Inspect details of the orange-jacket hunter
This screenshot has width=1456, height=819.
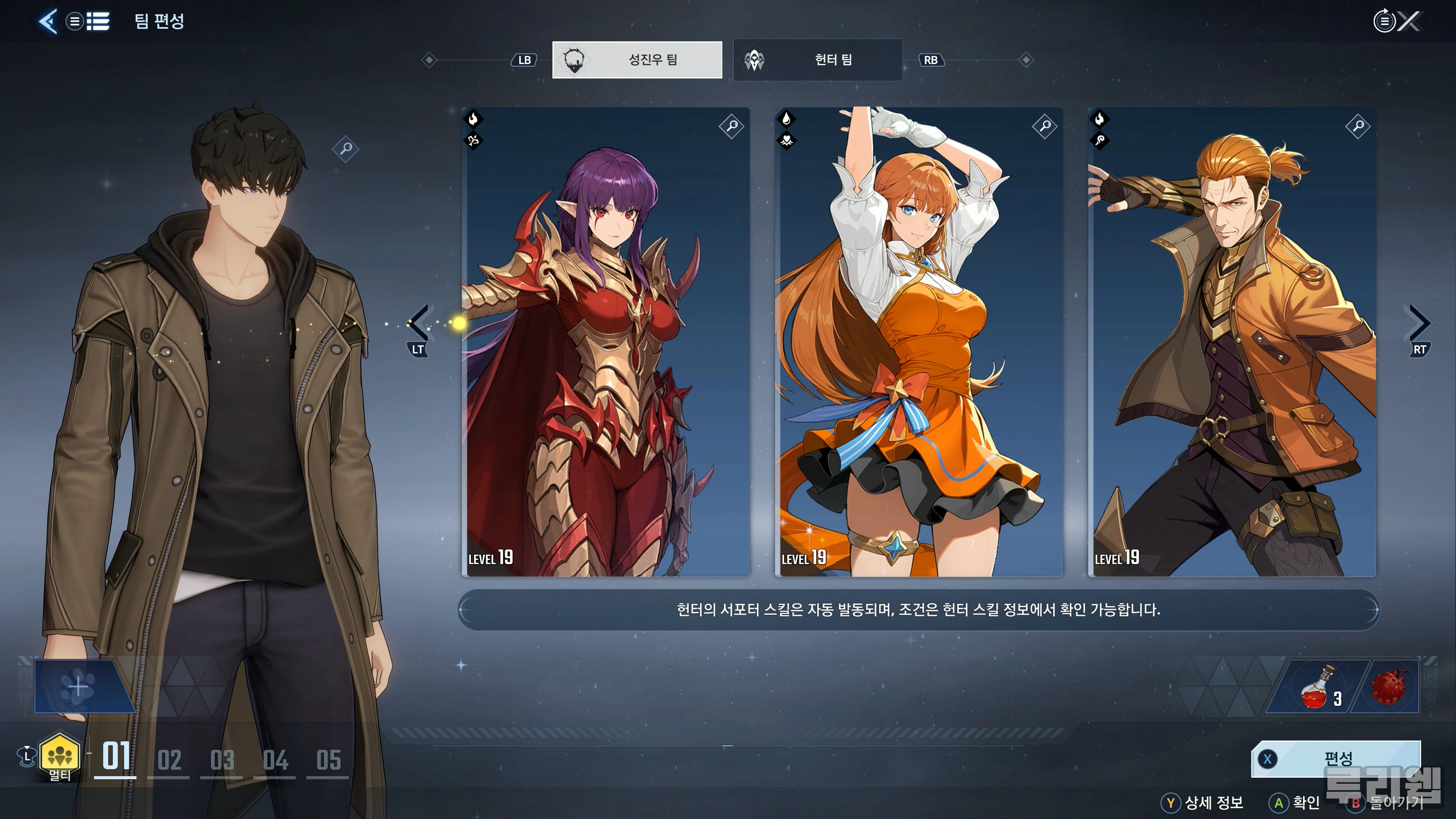coord(1358,126)
